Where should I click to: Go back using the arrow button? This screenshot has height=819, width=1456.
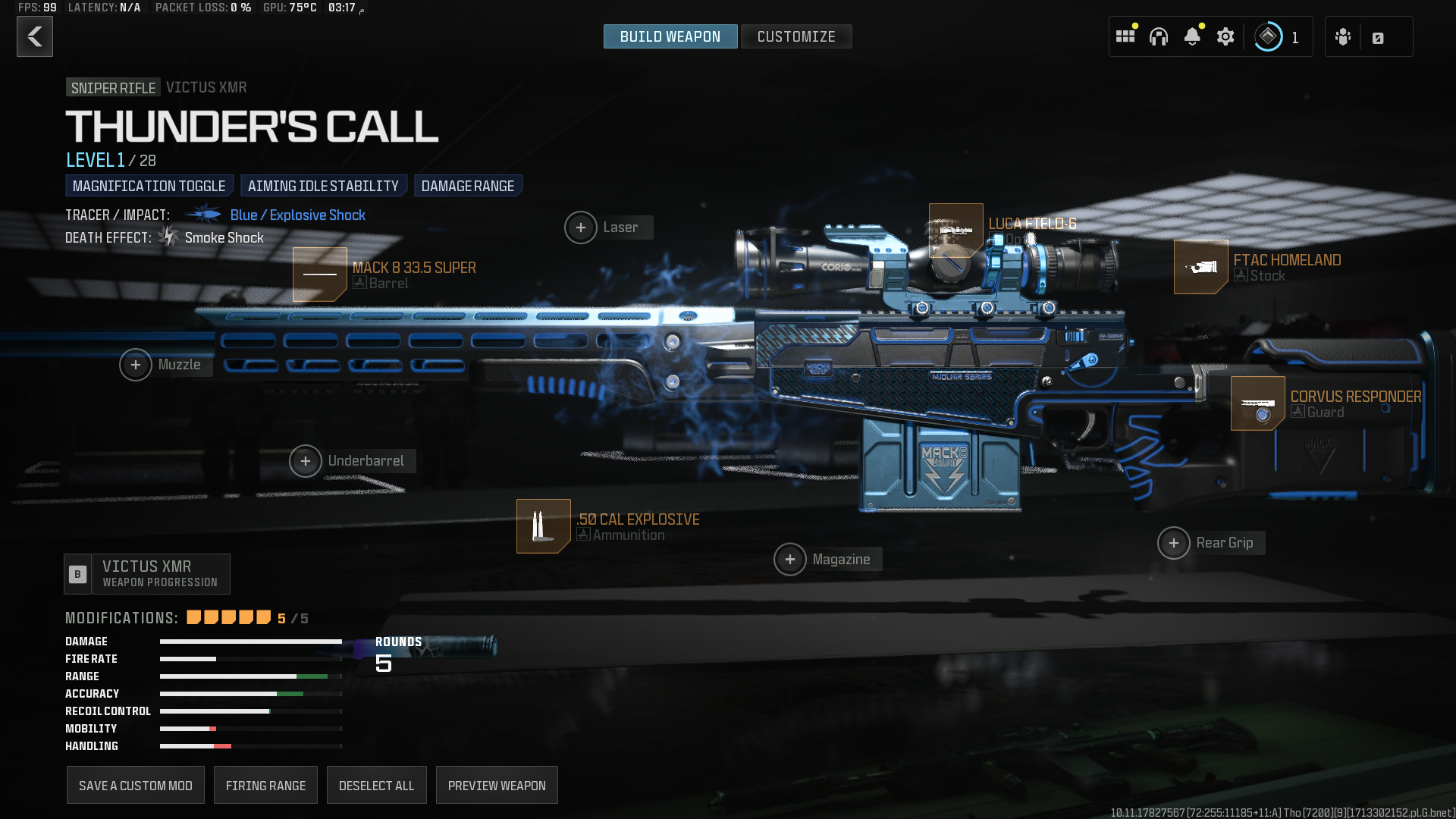click(35, 36)
